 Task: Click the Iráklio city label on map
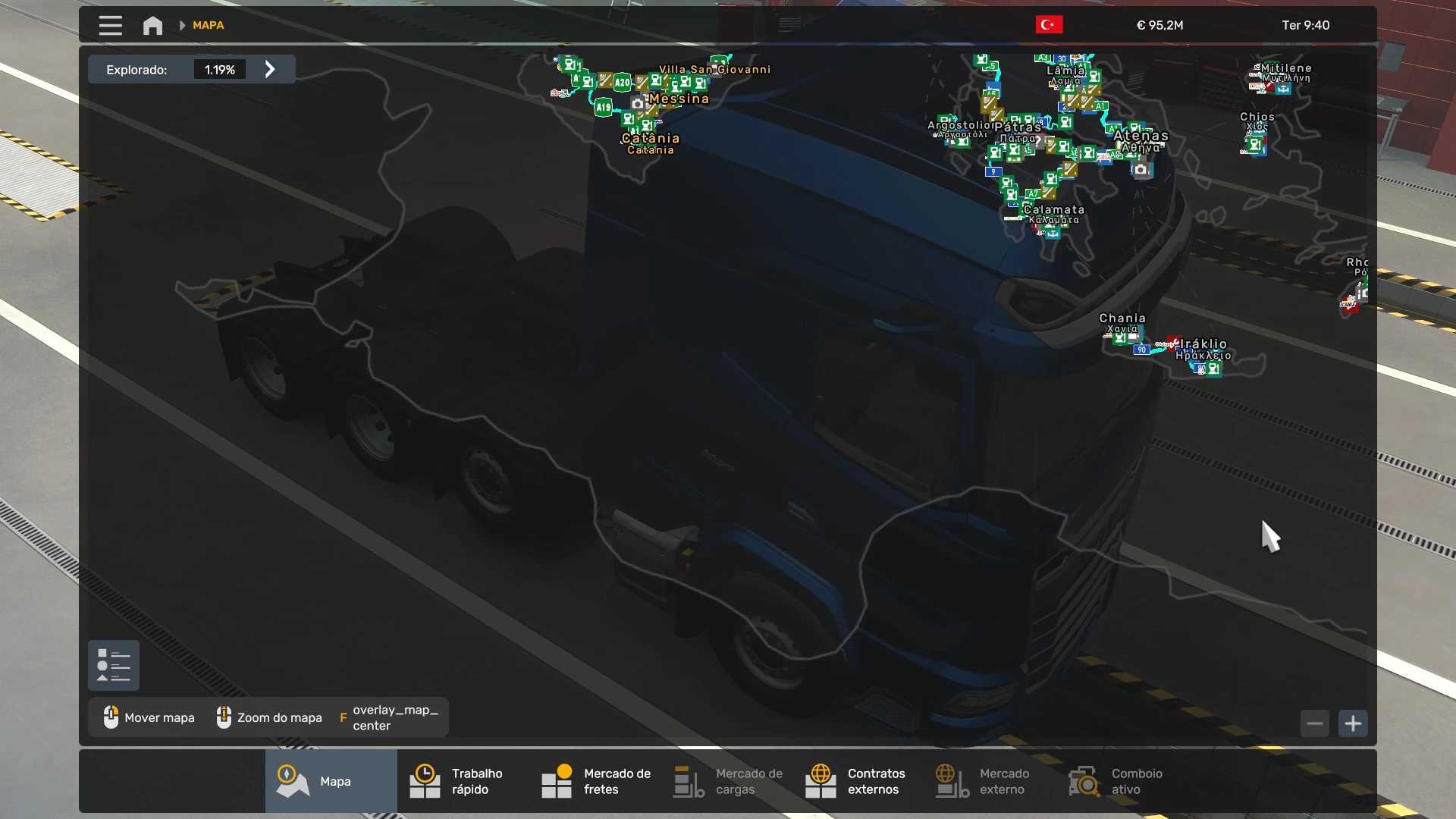click(1203, 344)
